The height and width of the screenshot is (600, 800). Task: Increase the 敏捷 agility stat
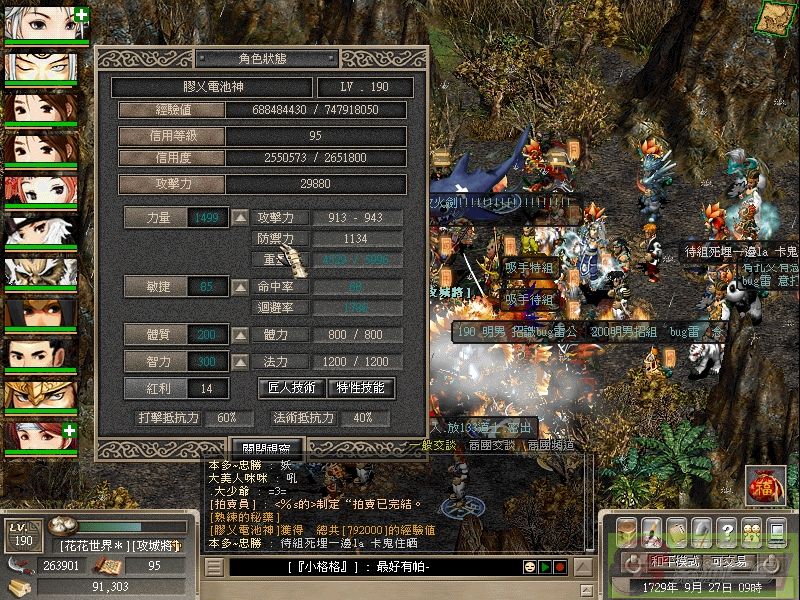(x=241, y=287)
